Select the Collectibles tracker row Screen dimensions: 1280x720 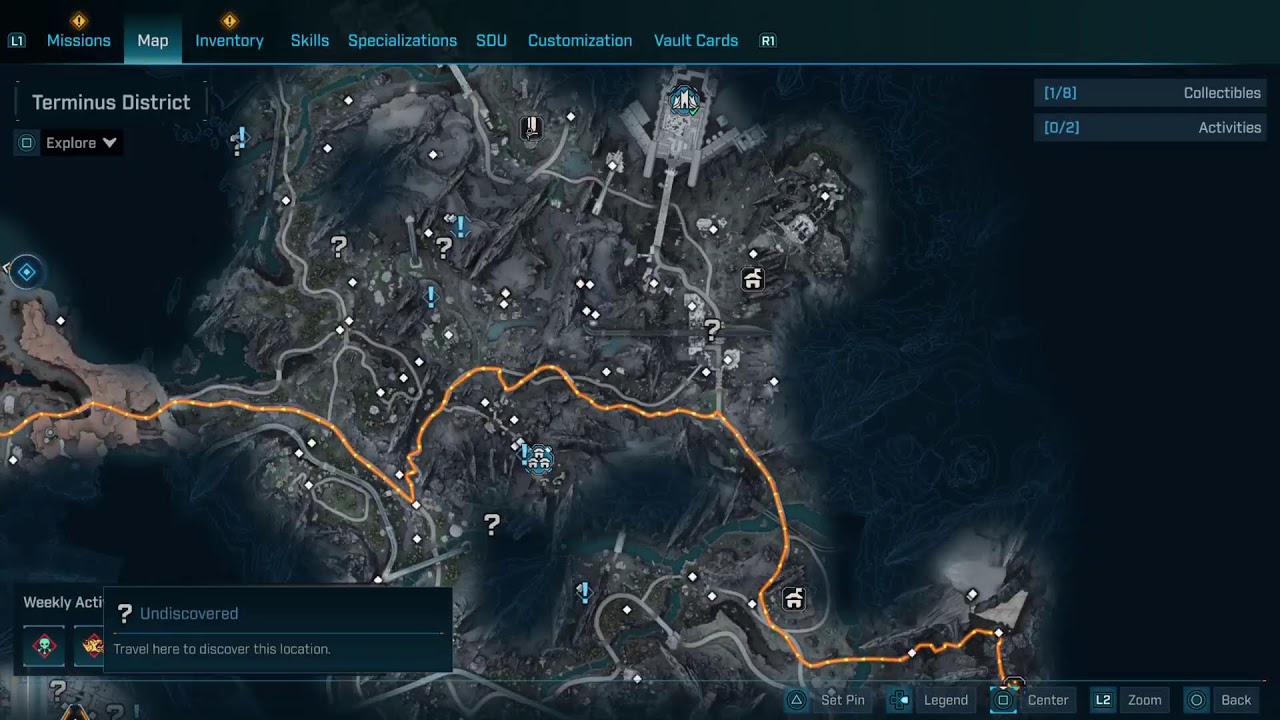tap(1150, 93)
